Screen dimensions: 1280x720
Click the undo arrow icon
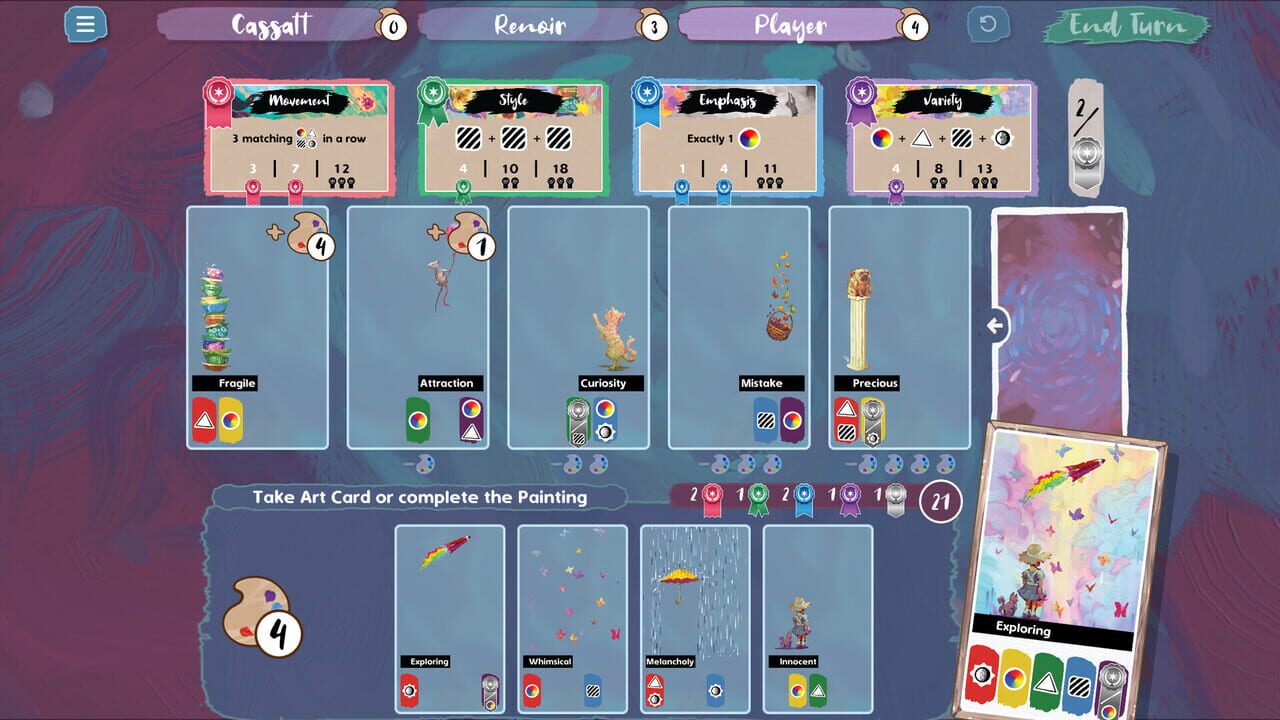(x=990, y=25)
